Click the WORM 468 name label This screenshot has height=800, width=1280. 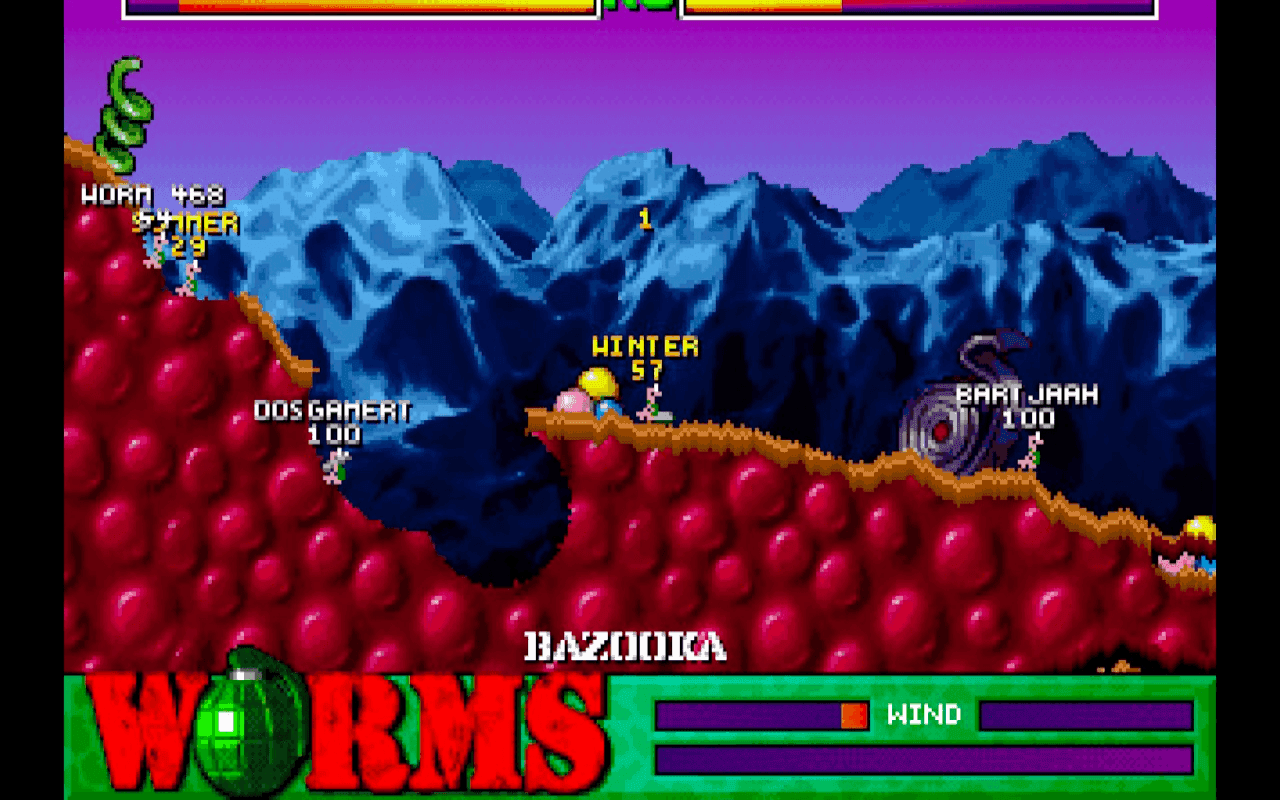pos(152,196)
